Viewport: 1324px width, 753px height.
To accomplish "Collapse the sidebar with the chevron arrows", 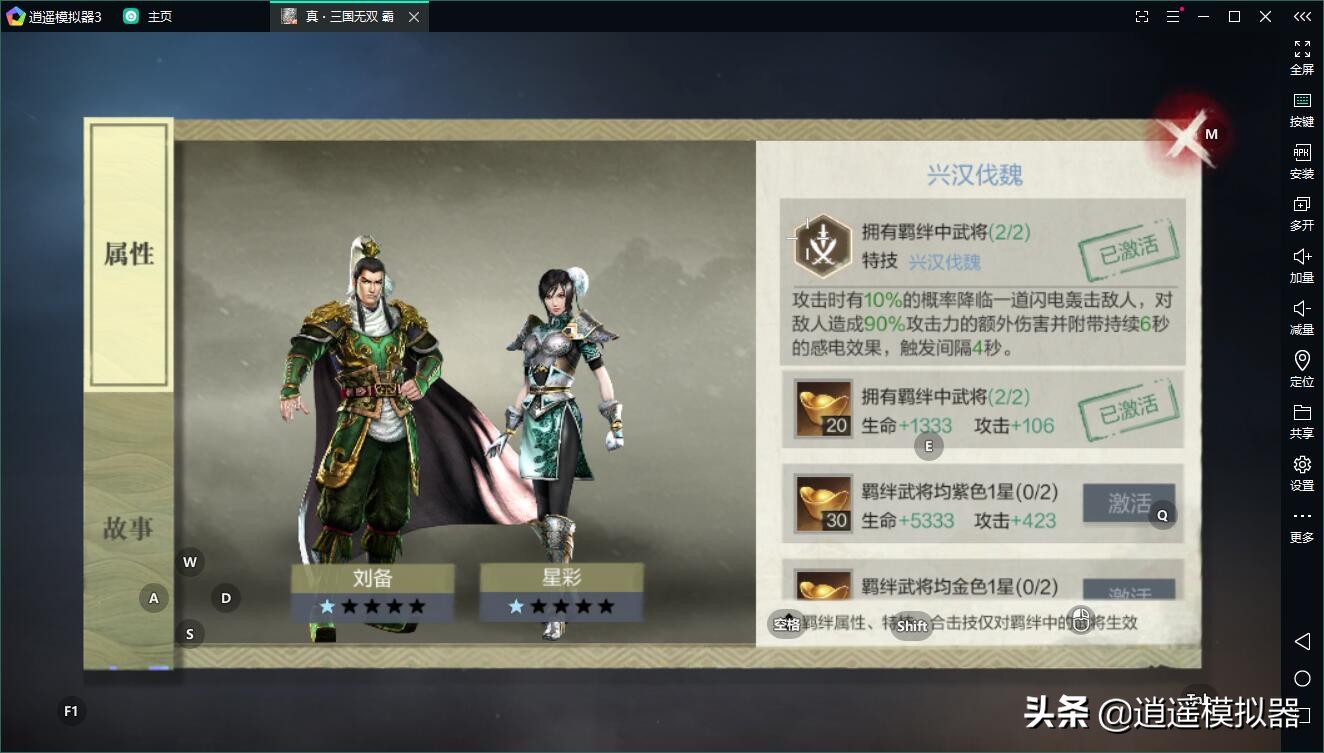I will click(1301, 16).
